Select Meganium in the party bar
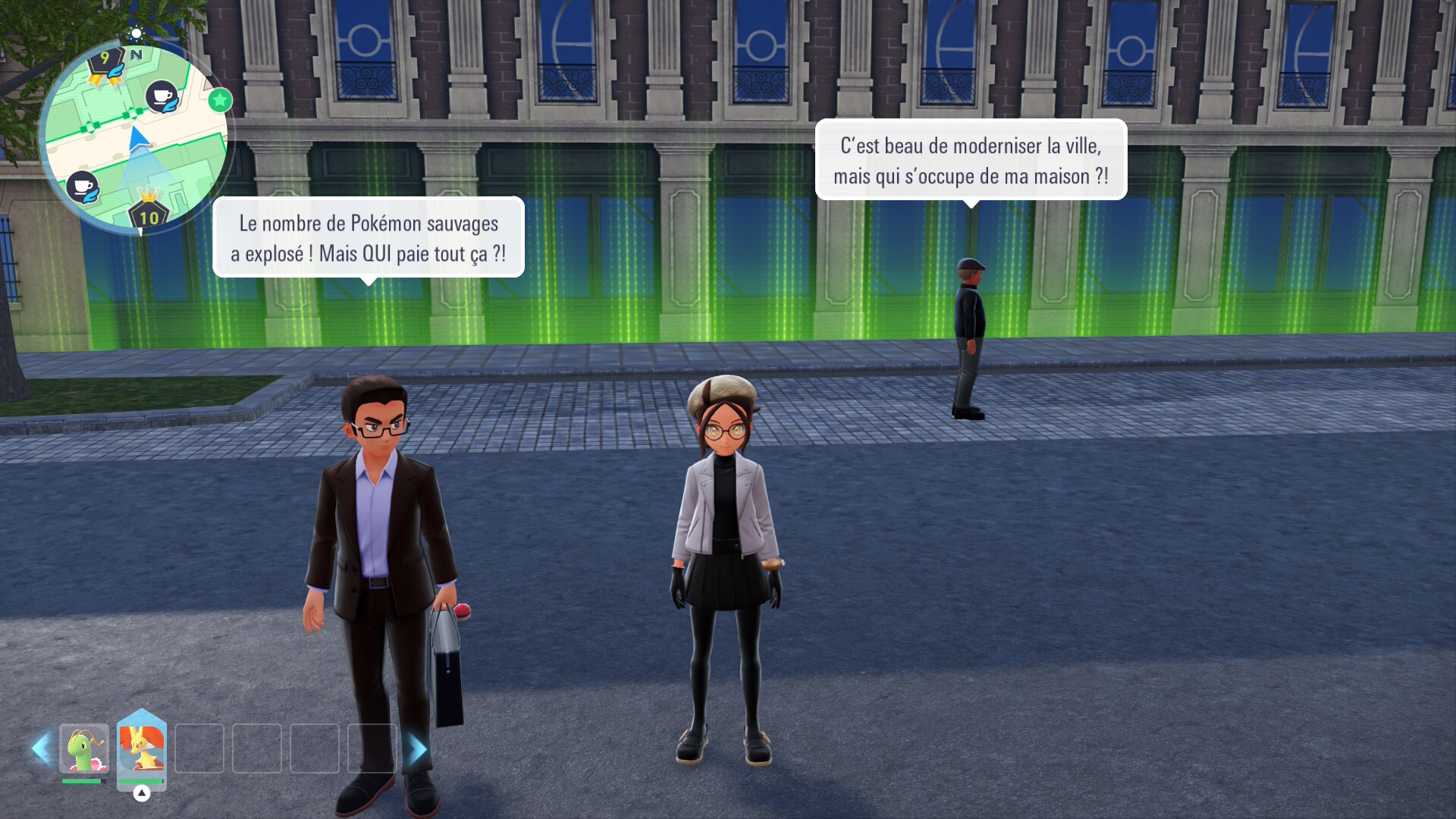Viewport: 1456px width, 819px height. [84, 748]
